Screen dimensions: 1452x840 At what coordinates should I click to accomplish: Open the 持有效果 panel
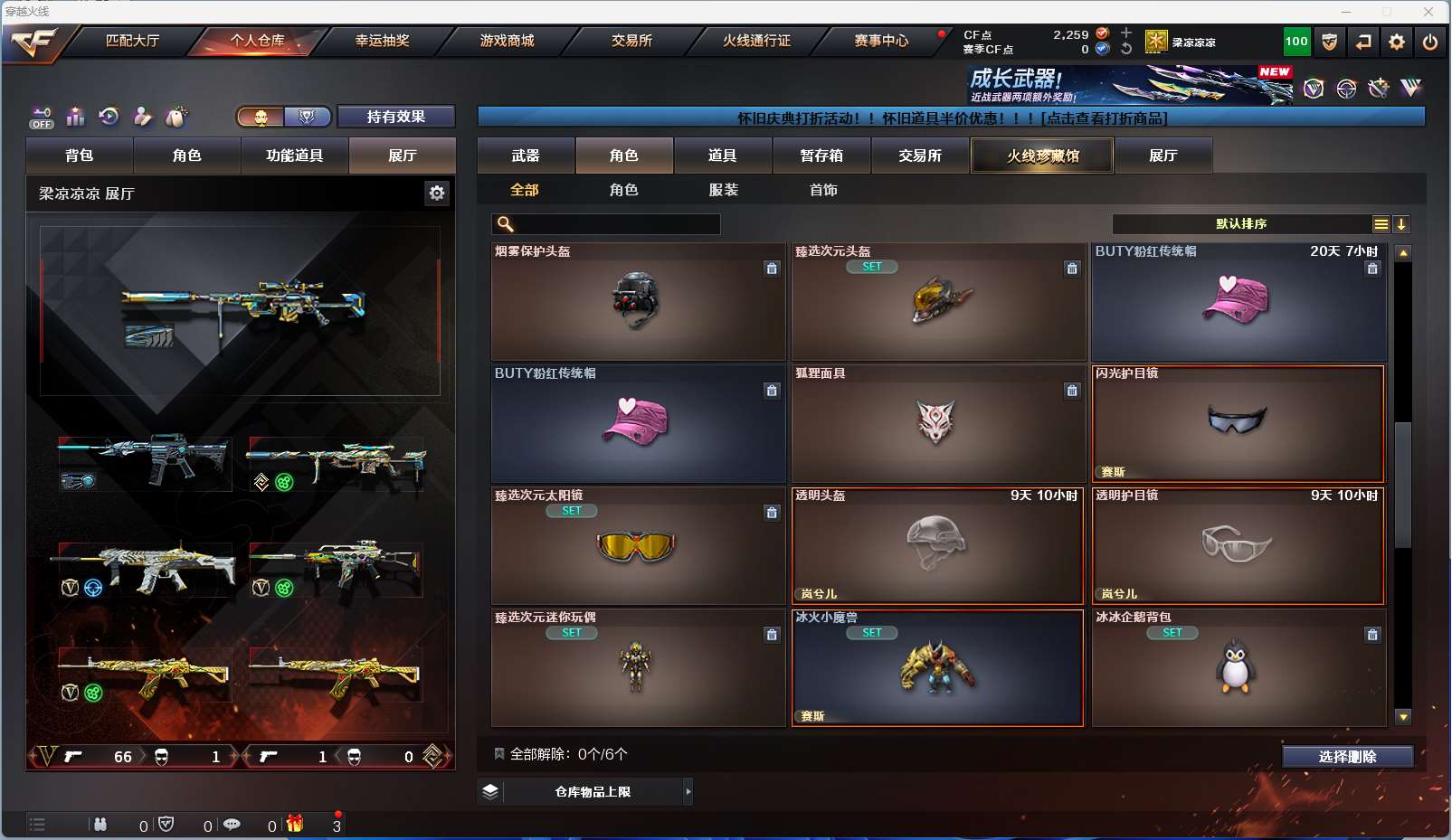(395, 117)
